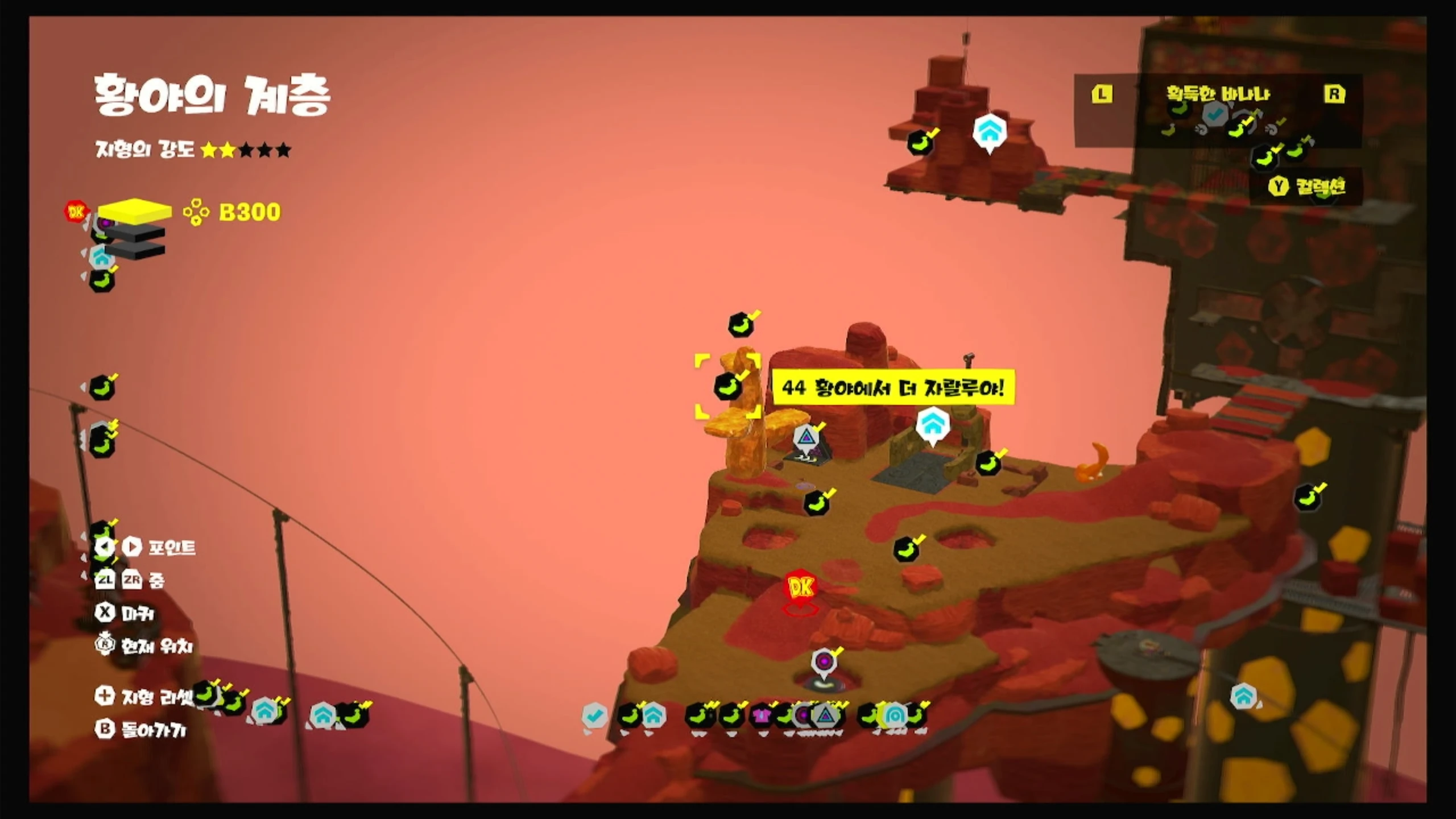Click the red DK current-position marker on the island
The height and width of the screenshot is (819, 1456).
tap(801, 586)
